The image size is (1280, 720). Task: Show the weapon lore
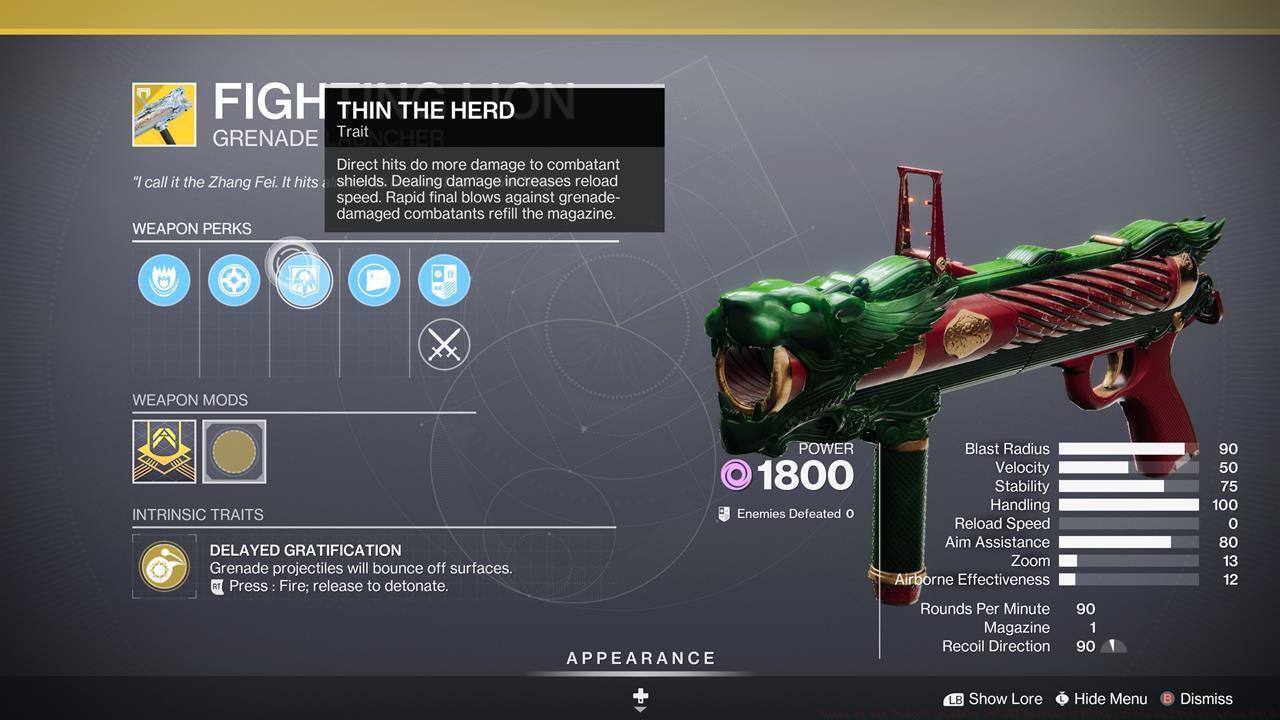pos(993,699)
